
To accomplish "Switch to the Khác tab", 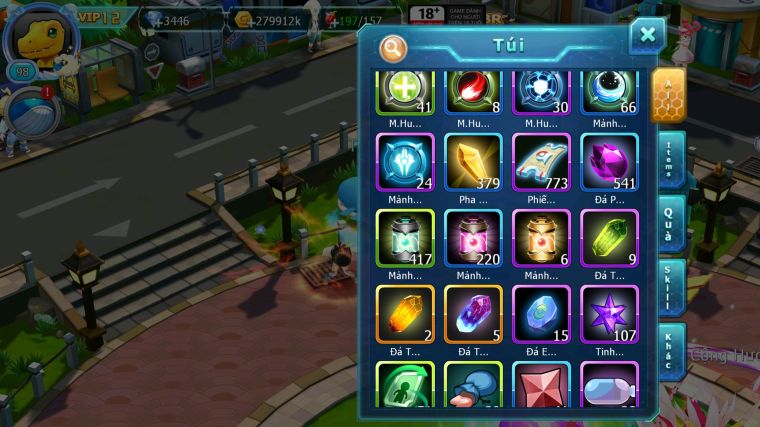I will [669, 350].
